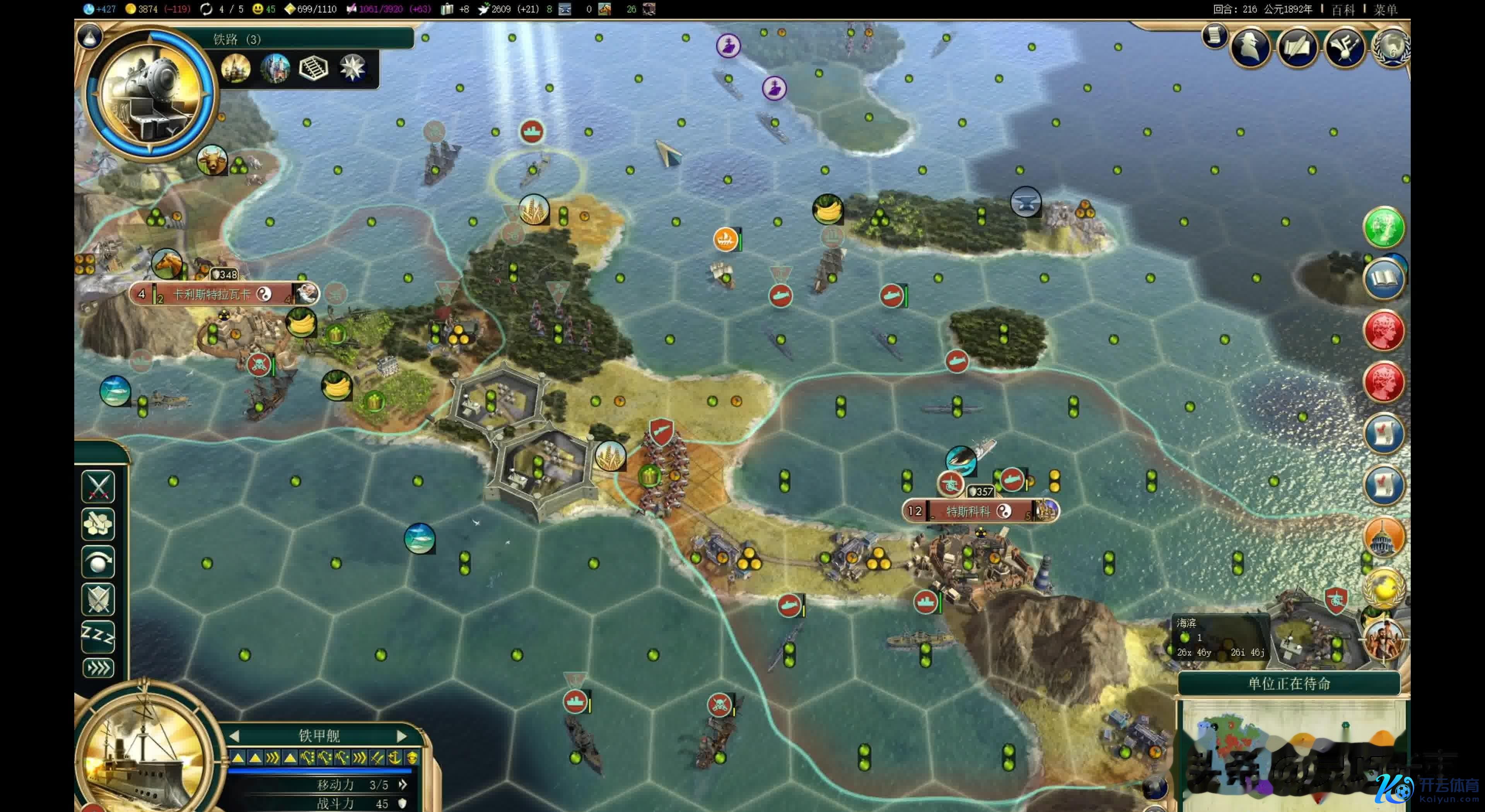Click the 单位正在待命 unit-waiting button
Viewport: 1485px width, 812px height.
click(x=1289, y=684)
